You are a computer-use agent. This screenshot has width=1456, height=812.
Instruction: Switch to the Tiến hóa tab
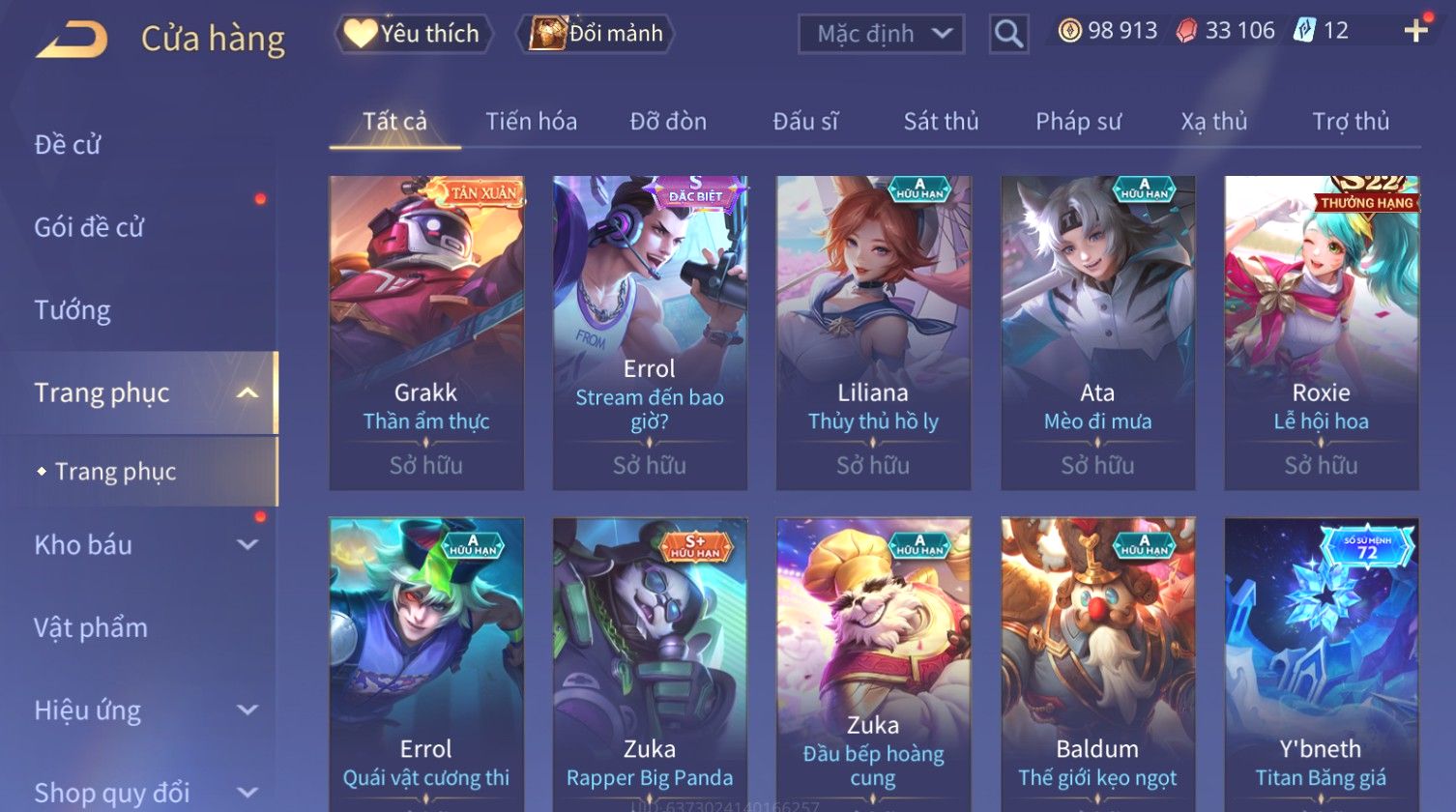point(531,122)
